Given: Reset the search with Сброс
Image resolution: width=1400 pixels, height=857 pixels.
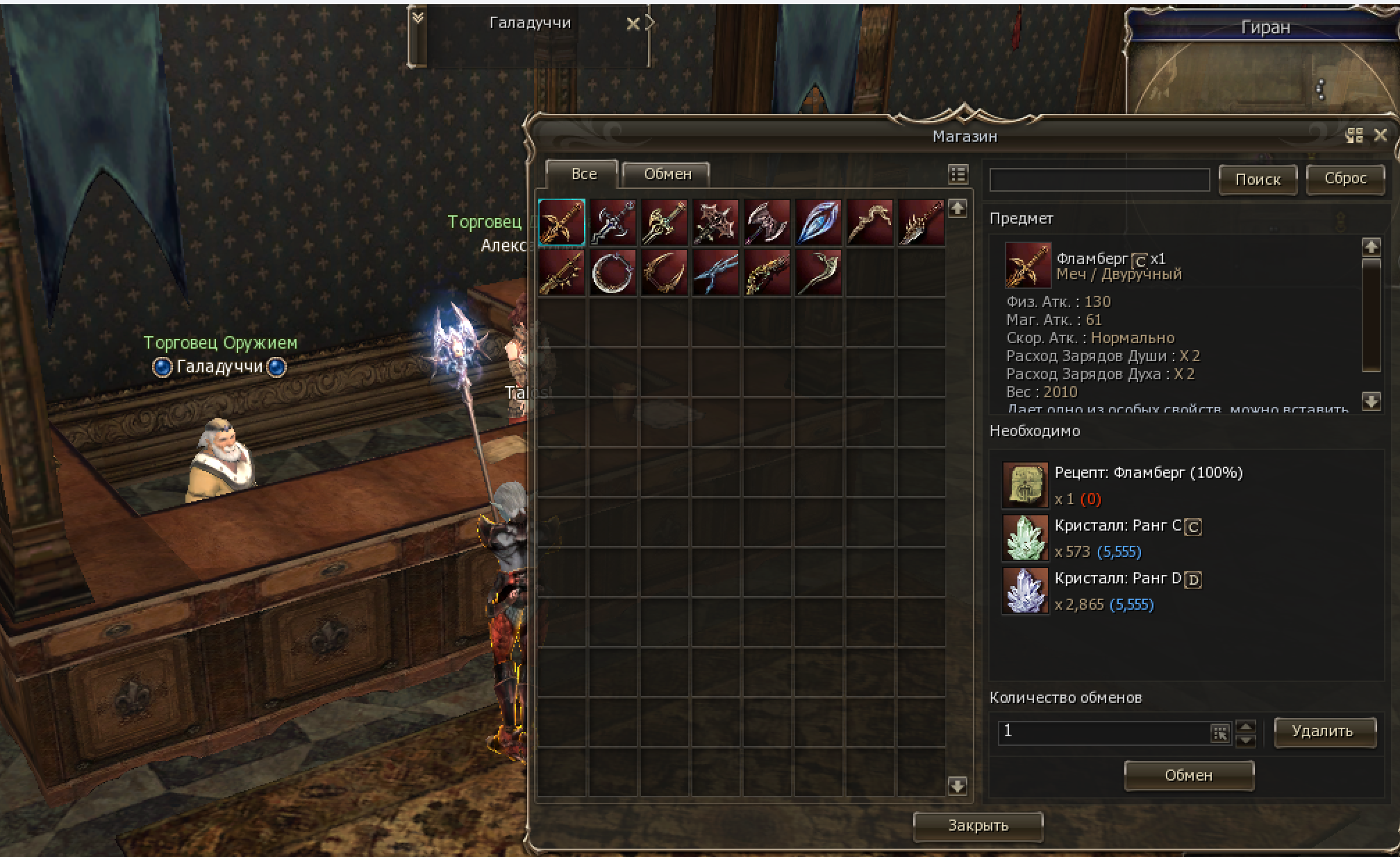Looking at the screenshot, I should (x=1345, y=178).
